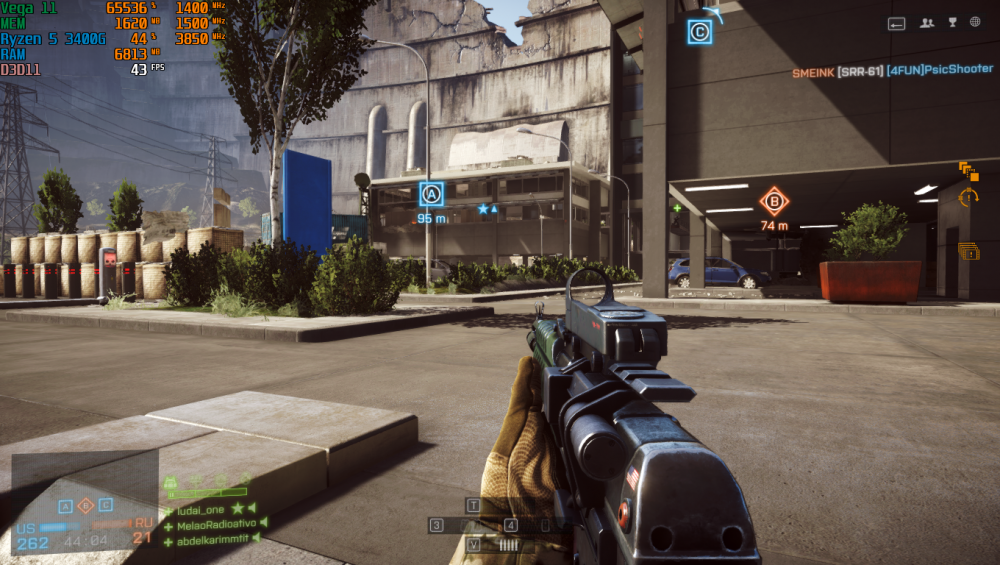Select squad member abdelkarimmtit
This screenshot has width=1000, height=565.
click(x=210, y=538)
